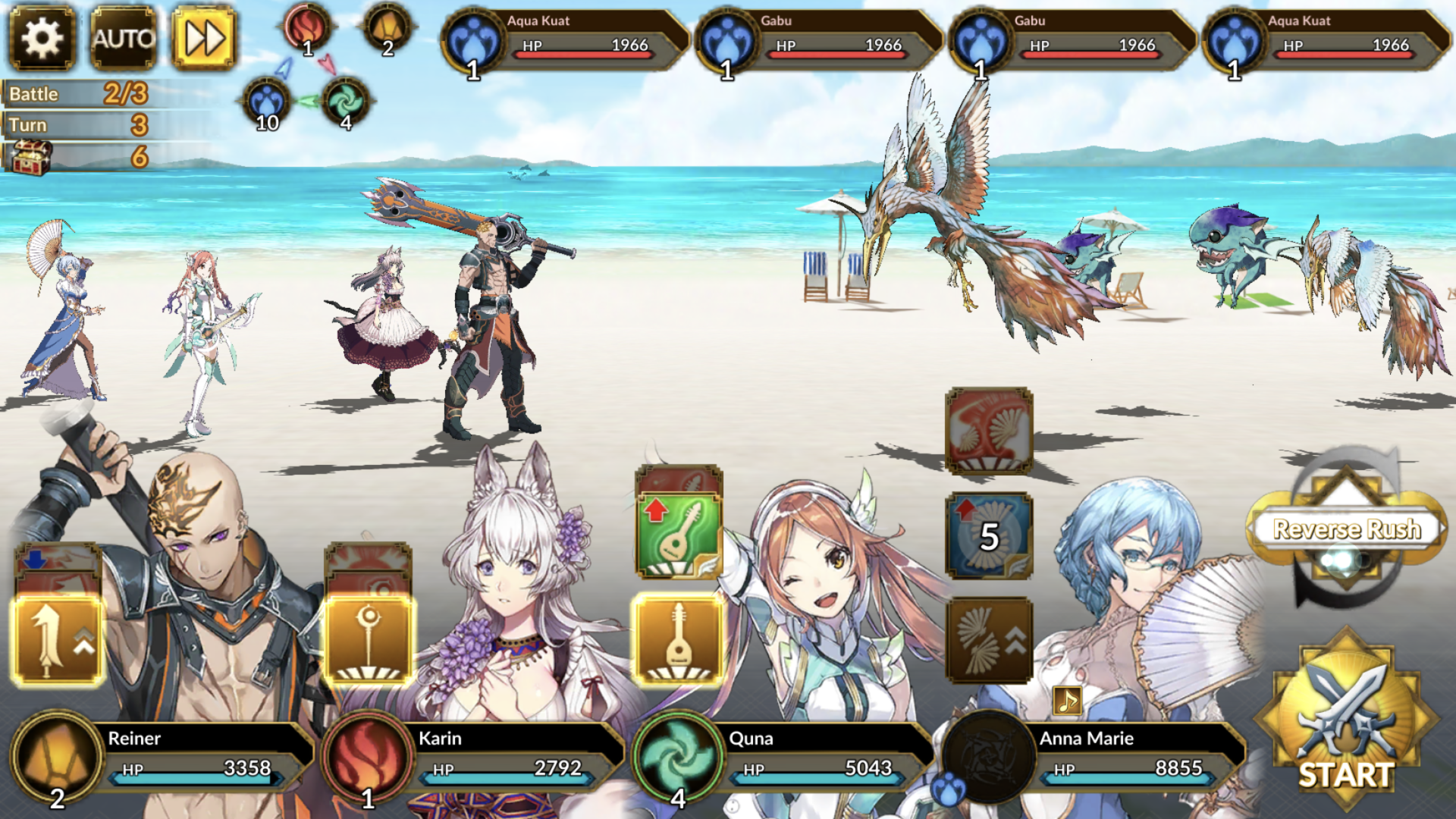The image size is (1456, 819).
Task: Select Quna's golden lute skill card
Action: (x=678, y=641)
